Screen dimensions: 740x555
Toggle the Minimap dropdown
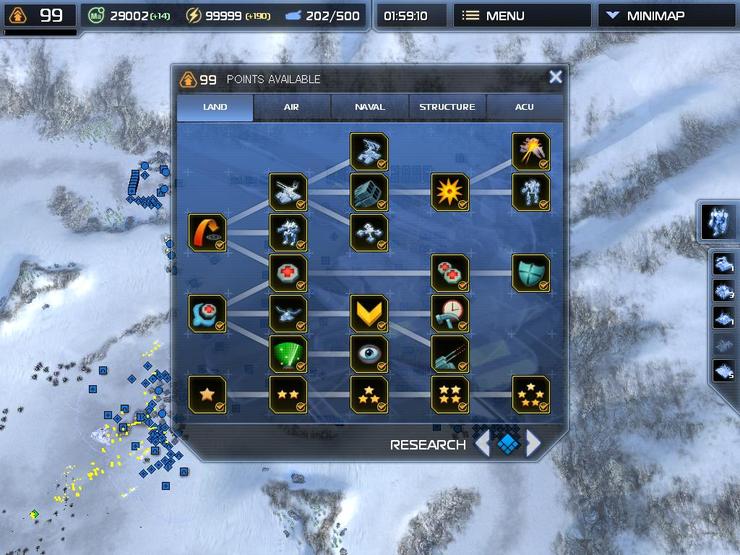(x=666, y=16)
